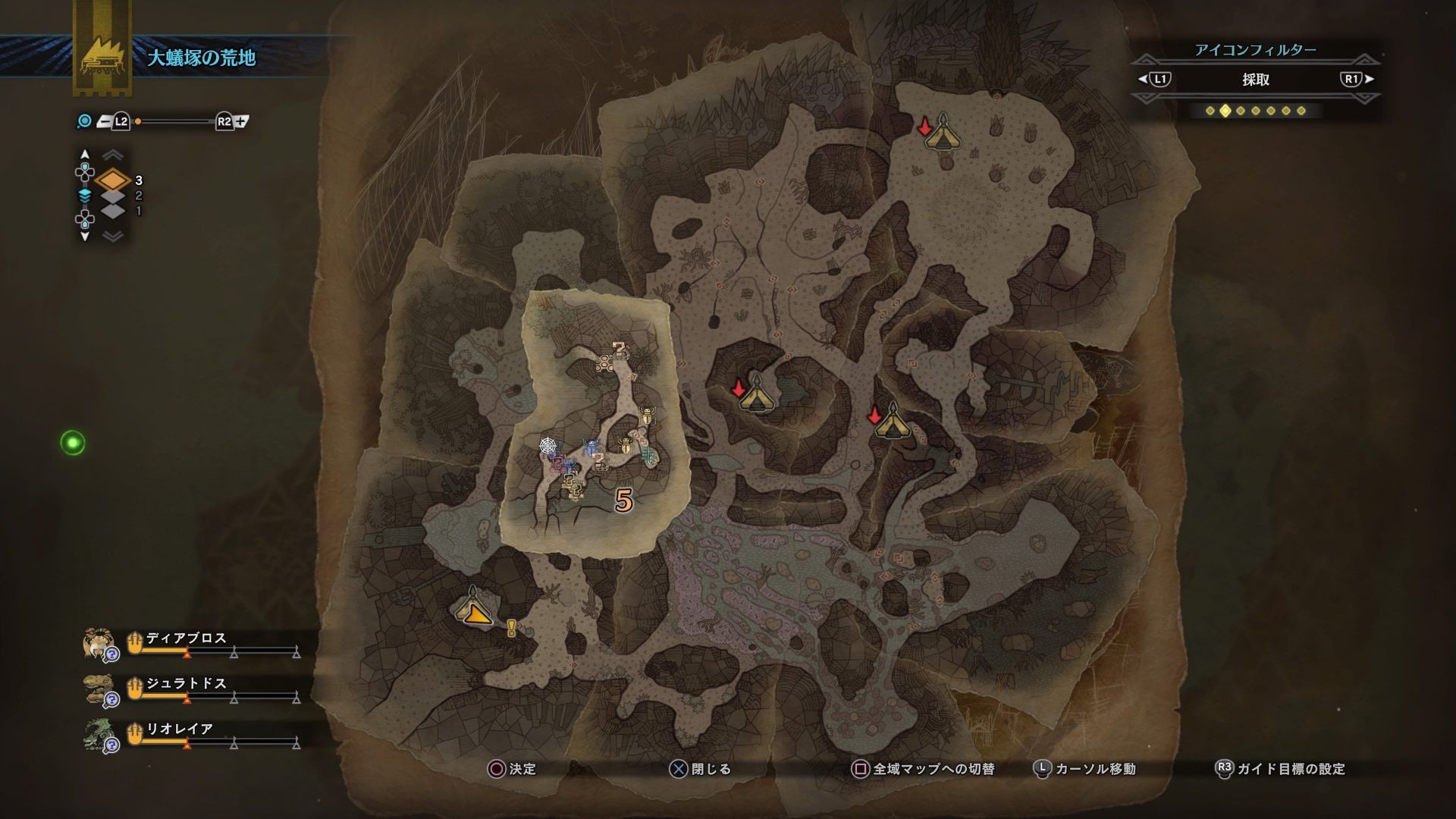This screenshot has width=1456, height=819.
Task: Select the highlighted floor level 3 diamond
Action: (x=113, y=180)
